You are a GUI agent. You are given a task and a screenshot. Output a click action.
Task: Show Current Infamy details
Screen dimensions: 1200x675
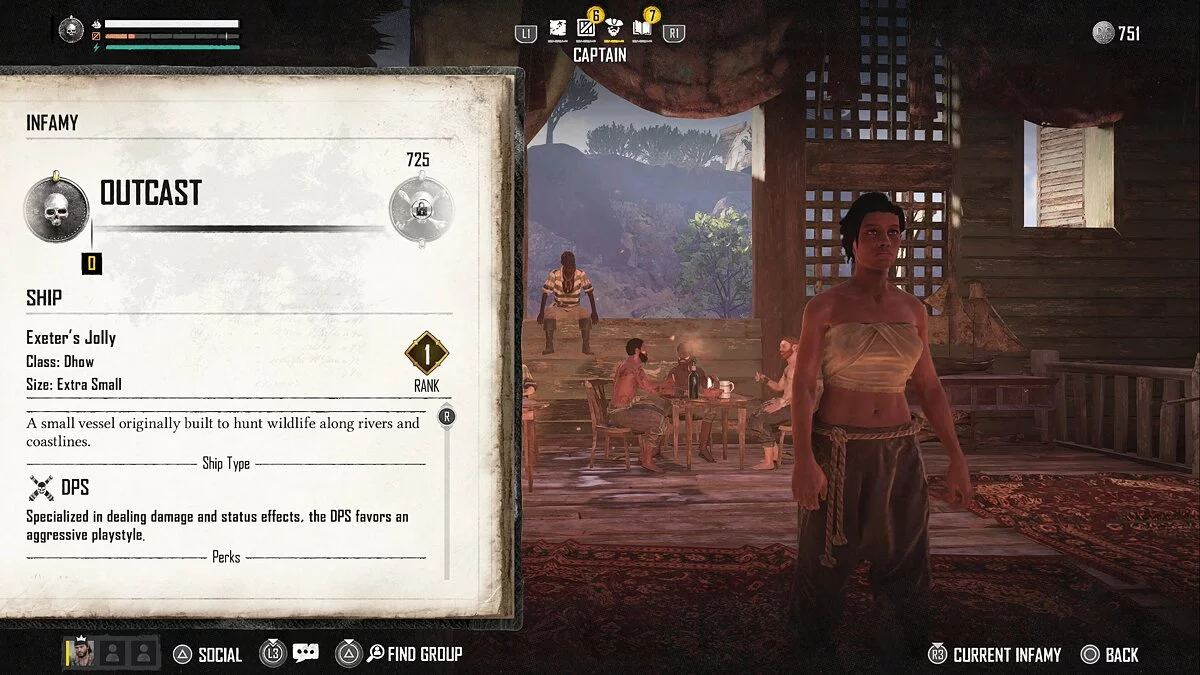click(x=994, y=655)
